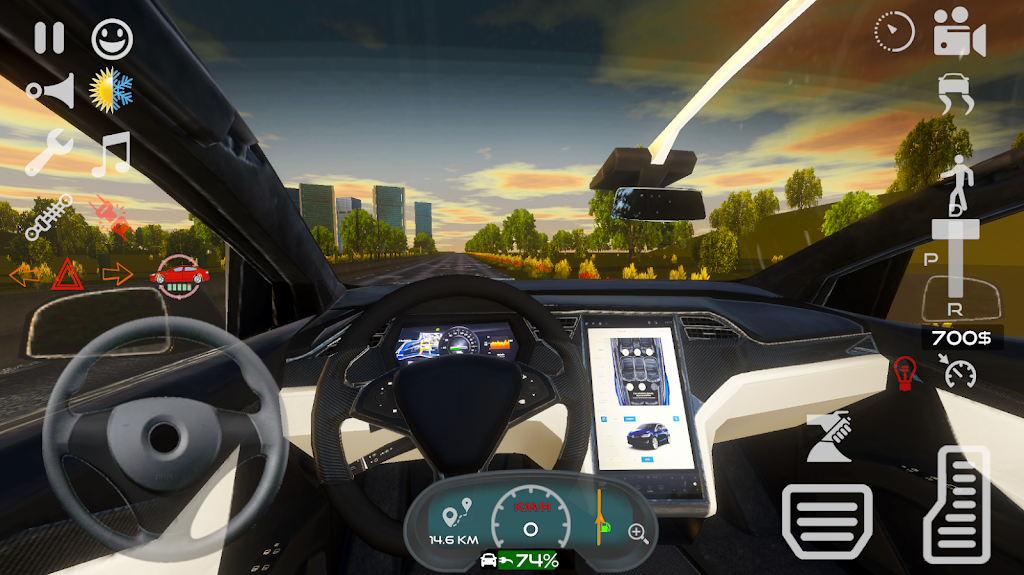Image resolution: width=1024 pixels, height=575 pixels.
Task: Toggle the music note icon
Action: click(111, 153)
